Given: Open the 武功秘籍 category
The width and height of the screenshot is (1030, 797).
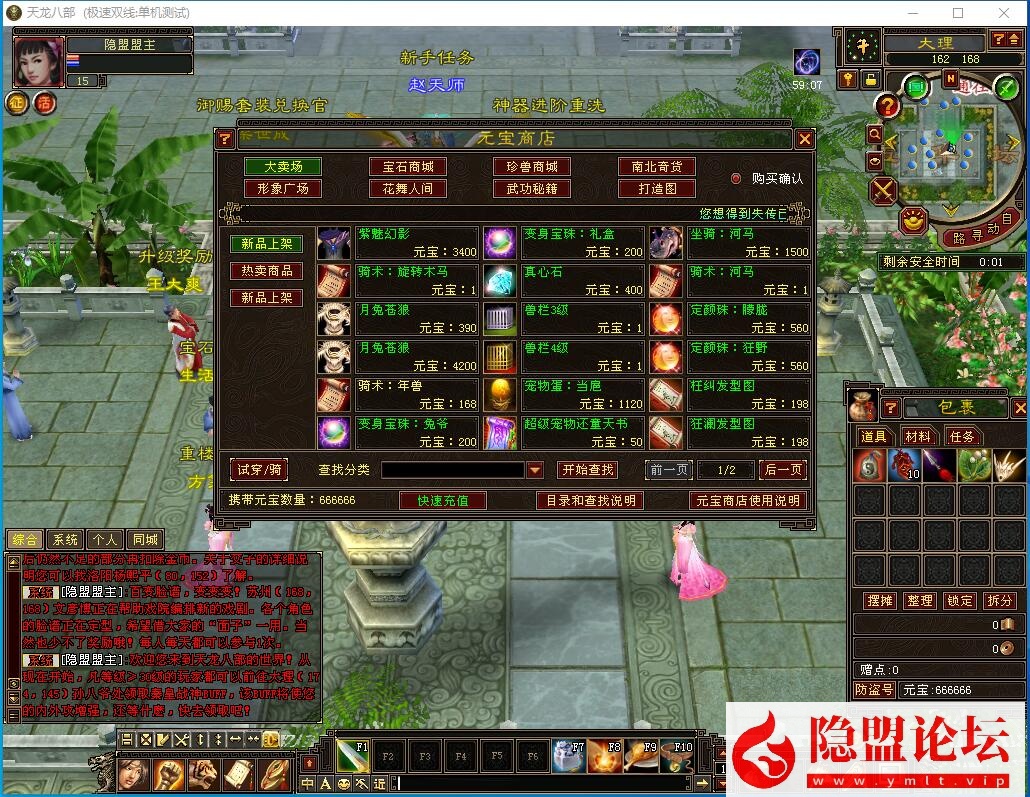Looking at the screenshot, I should [532, 188].
